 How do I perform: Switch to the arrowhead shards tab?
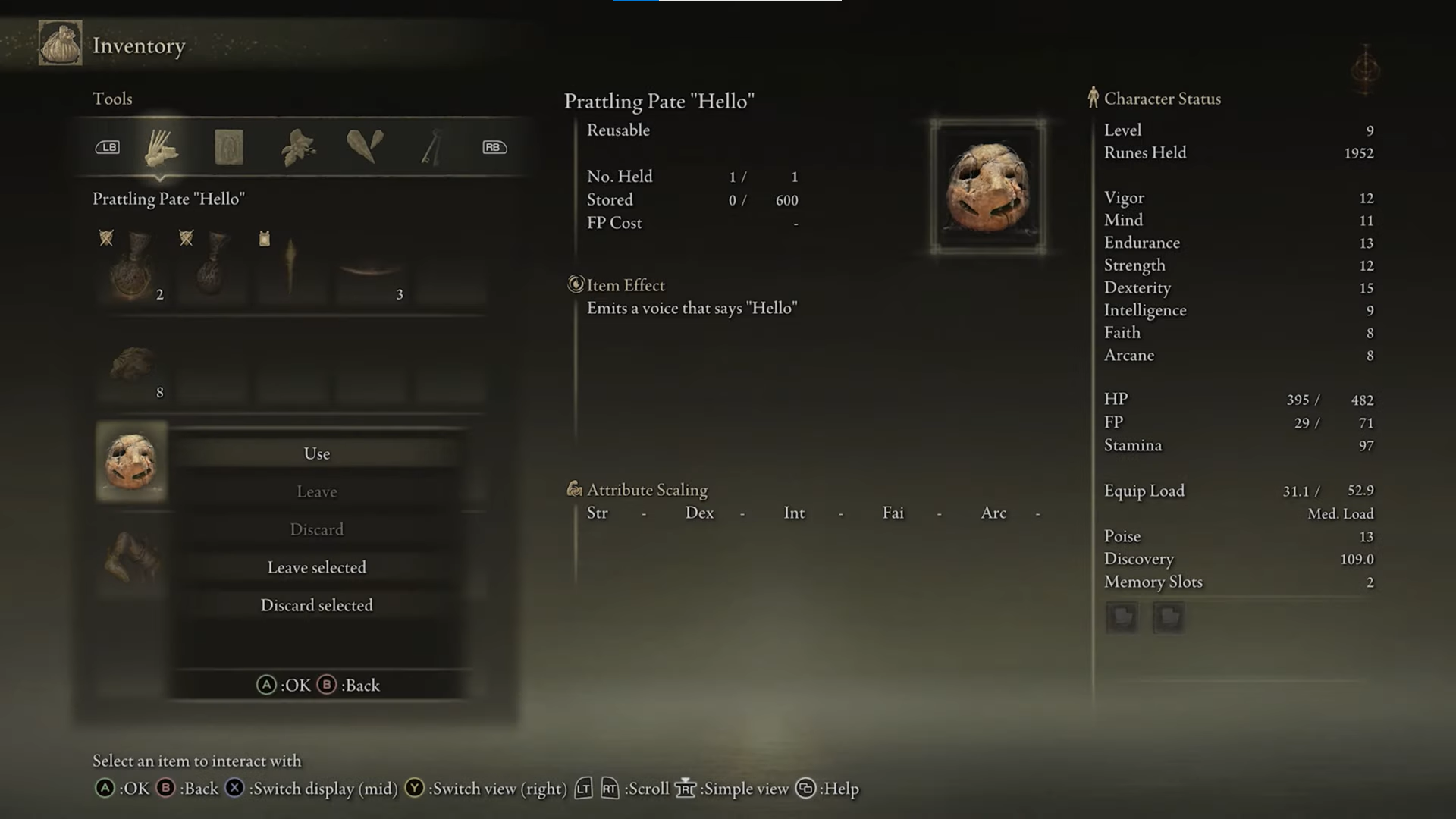click(x=365, y=146)
